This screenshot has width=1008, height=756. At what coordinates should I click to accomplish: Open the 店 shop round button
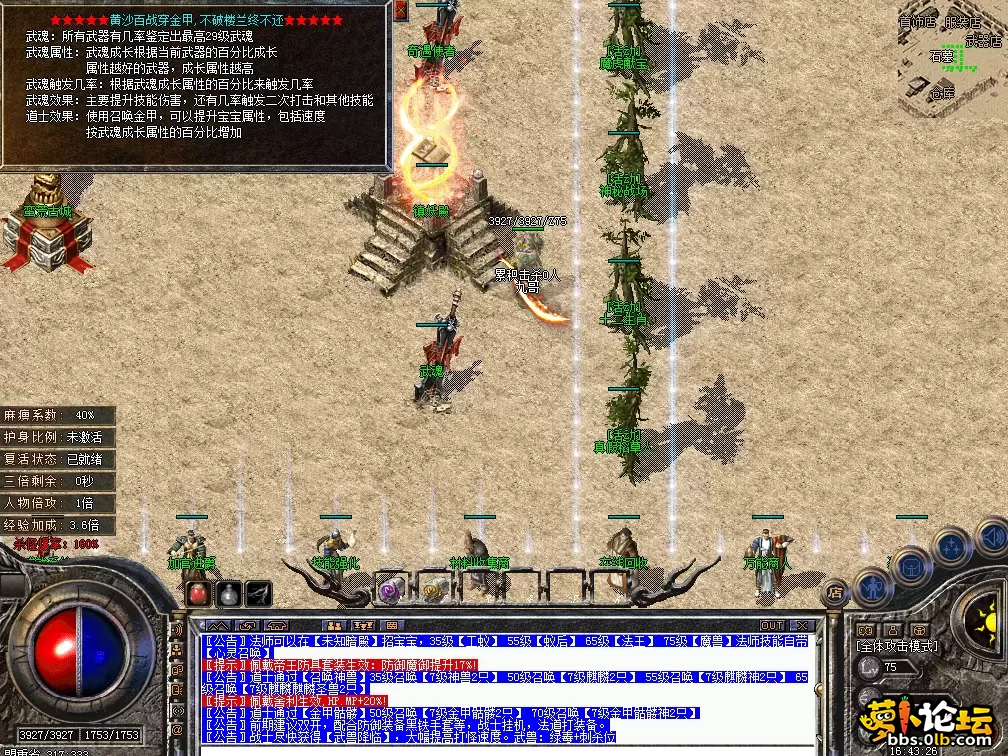pos(835,593)
